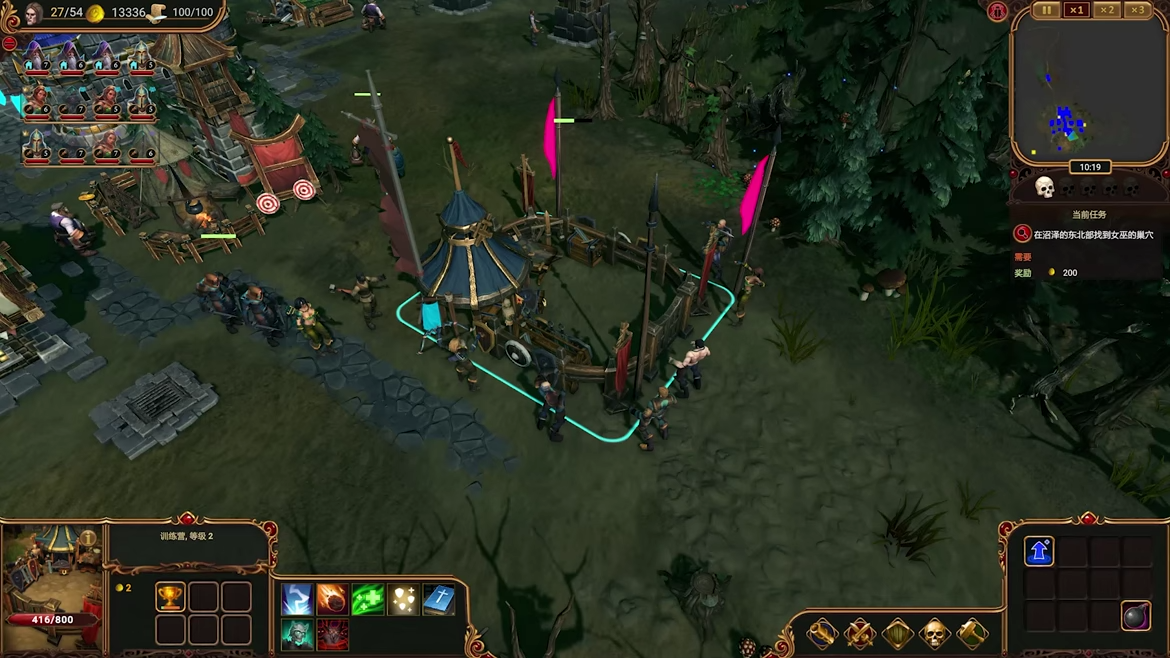Click the red beetle icon beside the minimap
Viewport: 1170px width, 658px height.
click(x=997, y=12)
